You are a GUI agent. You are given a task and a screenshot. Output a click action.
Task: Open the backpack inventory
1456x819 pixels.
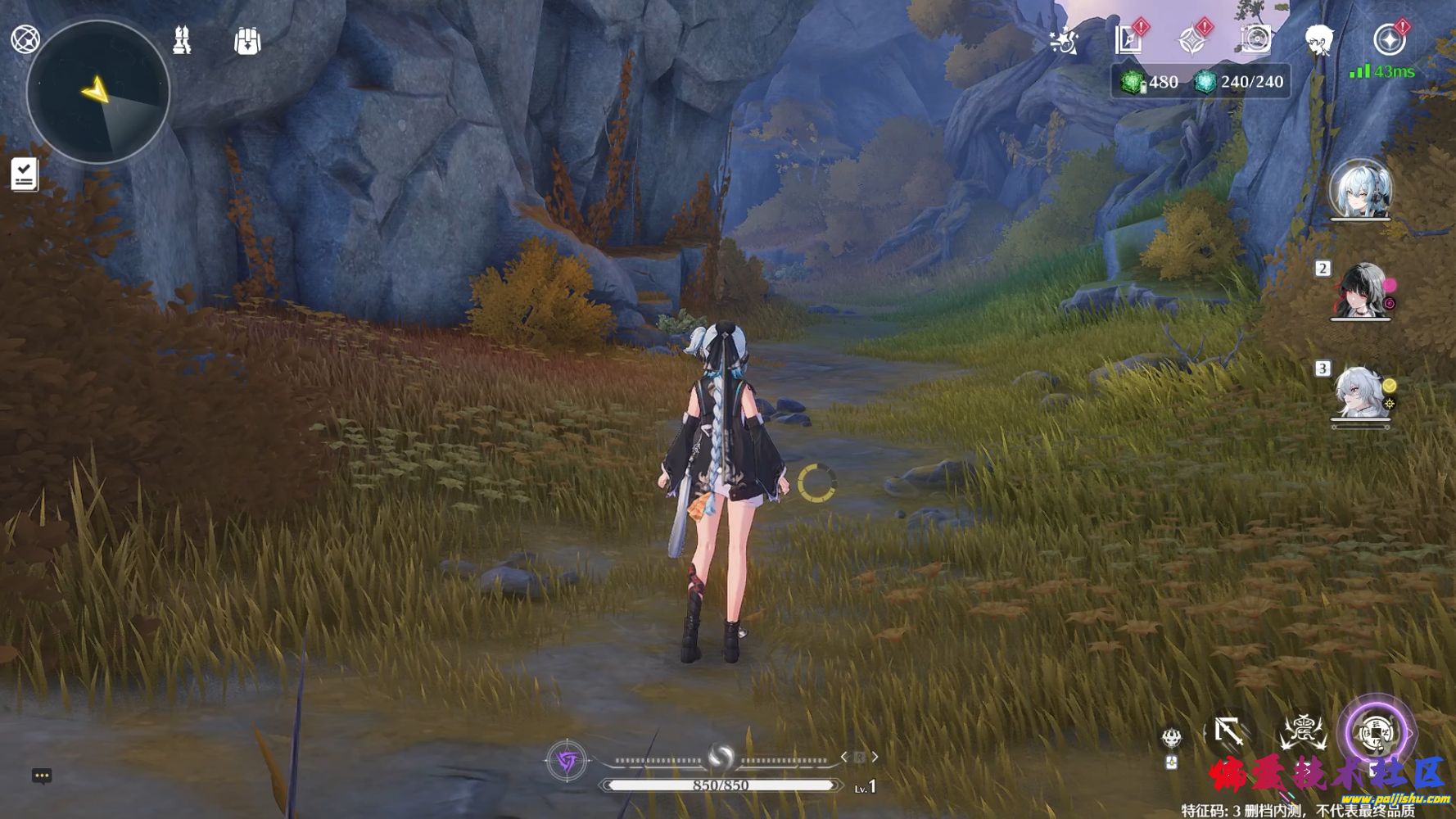[x=247, y=41]
